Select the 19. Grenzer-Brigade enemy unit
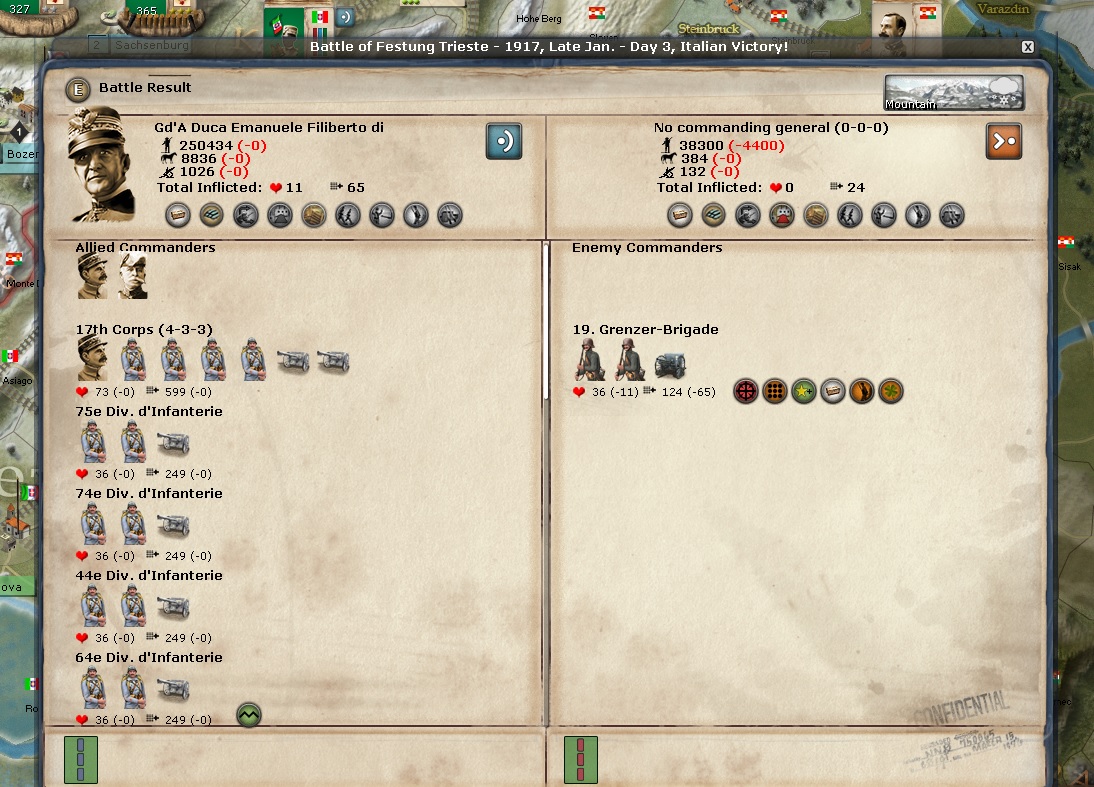Image resolution: width=1094 pixels, height=787 pixels. click(x=645, y=329)
